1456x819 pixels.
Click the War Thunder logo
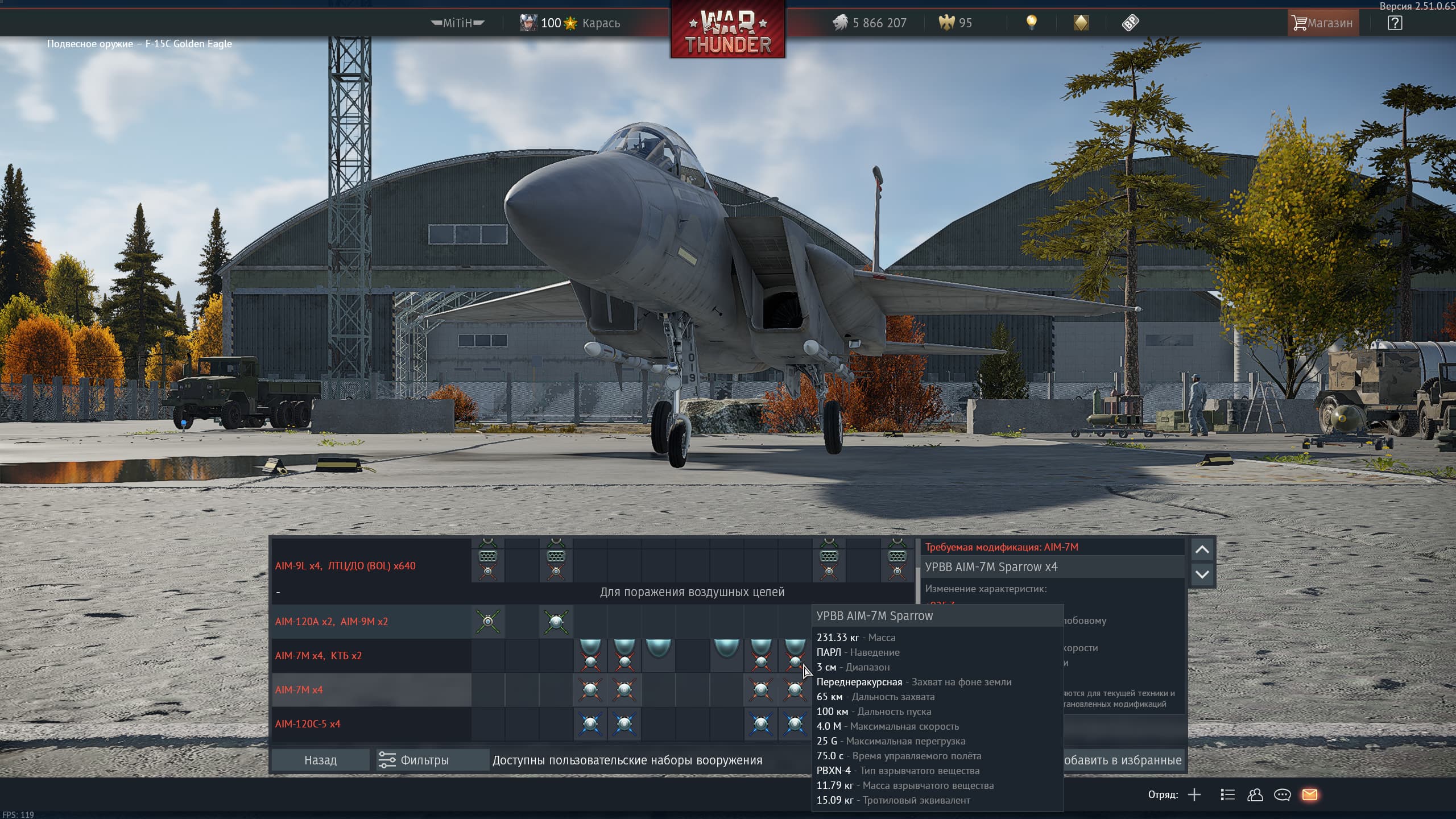(728, 30)
